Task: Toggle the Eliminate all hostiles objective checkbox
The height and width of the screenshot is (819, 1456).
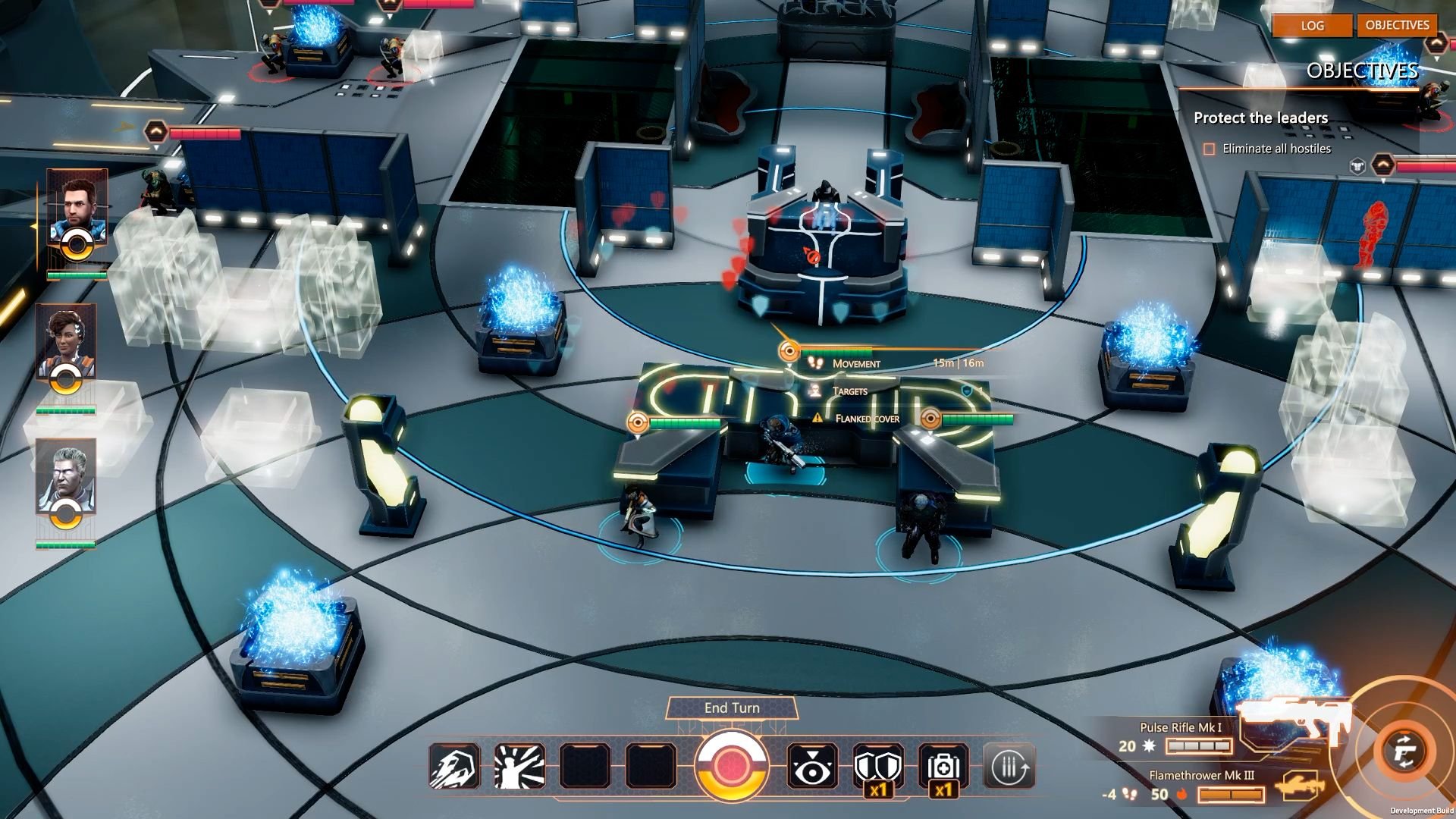Action: pos(1210,149)
